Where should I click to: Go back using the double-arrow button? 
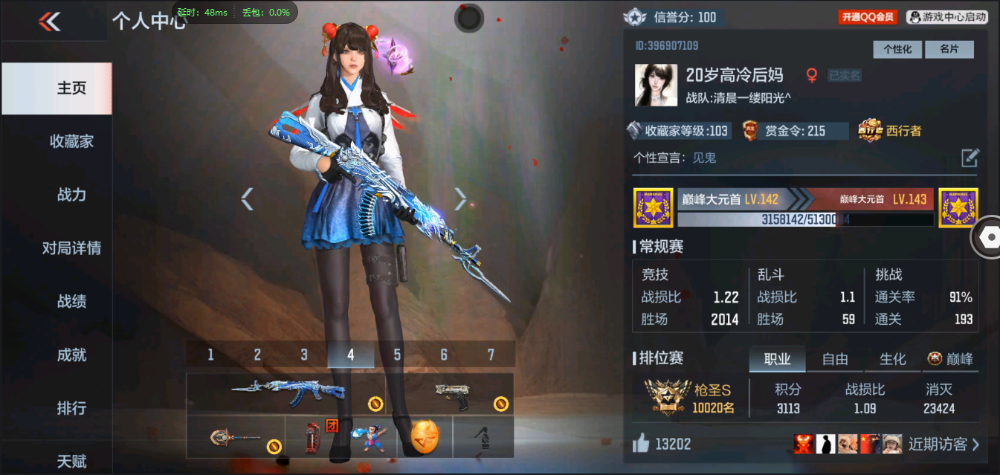pyautogui.click(x=49, y=21)
